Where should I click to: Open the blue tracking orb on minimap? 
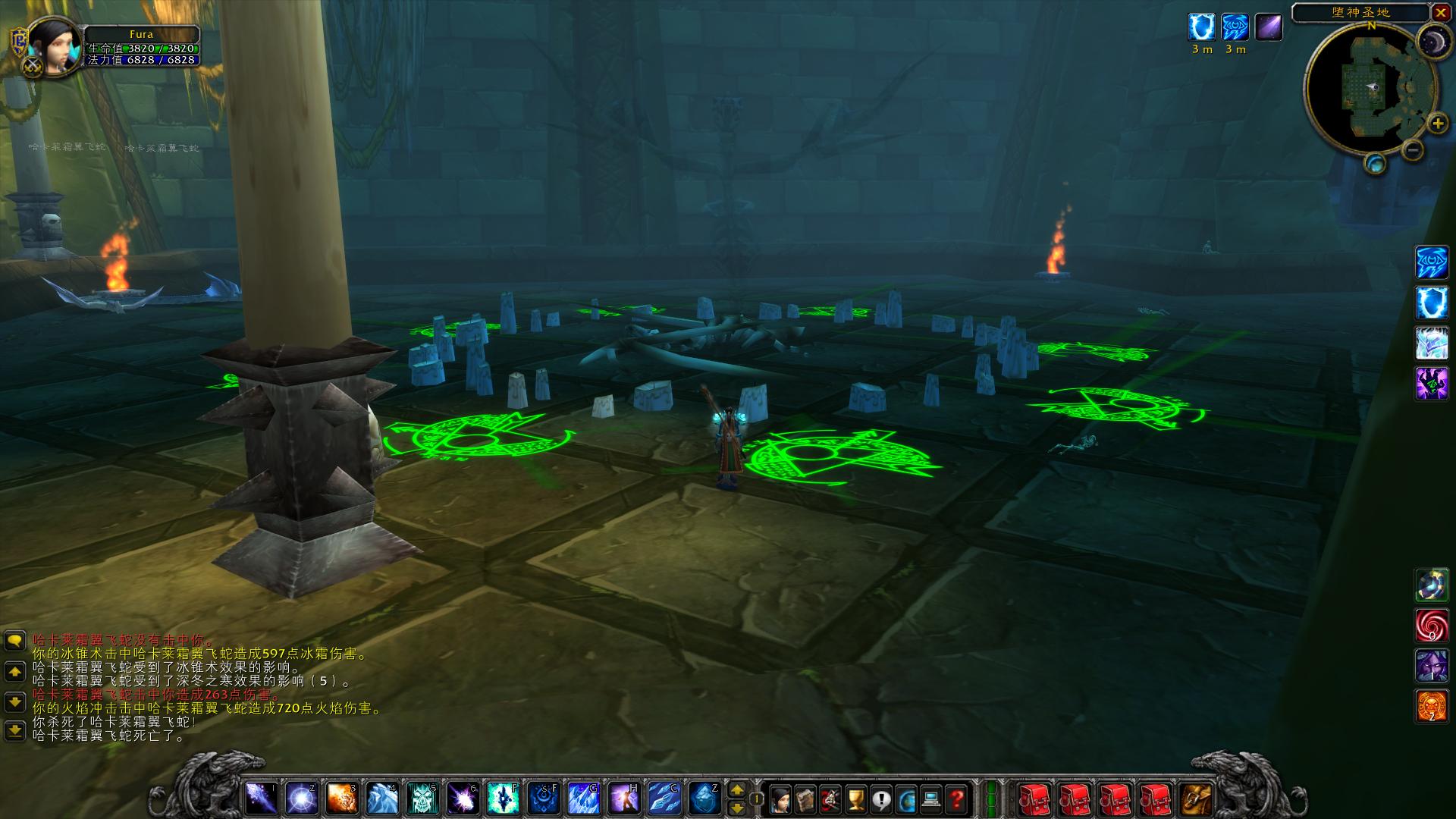point(1375,164)
